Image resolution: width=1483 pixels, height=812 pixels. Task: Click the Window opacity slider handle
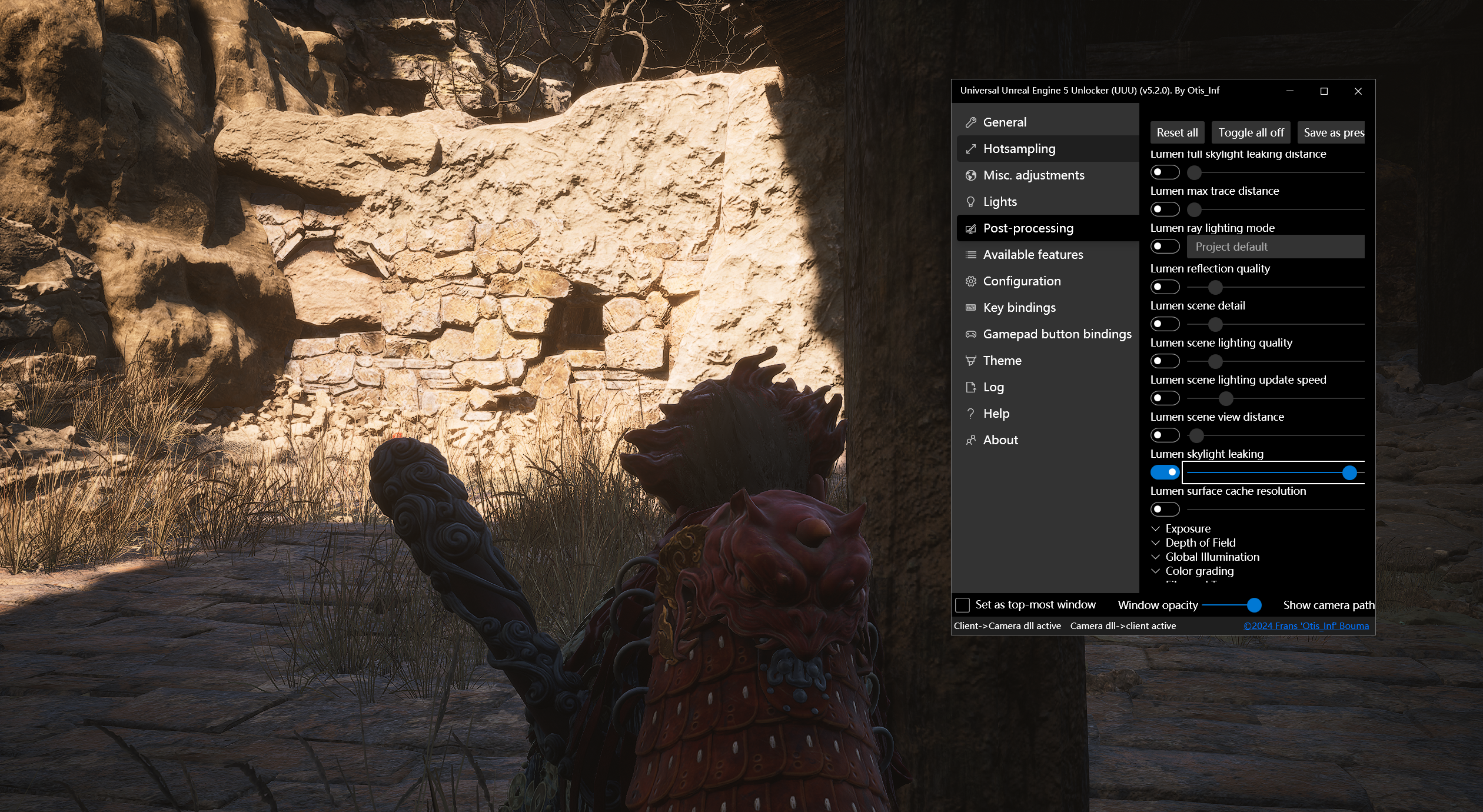point(1254,605)
